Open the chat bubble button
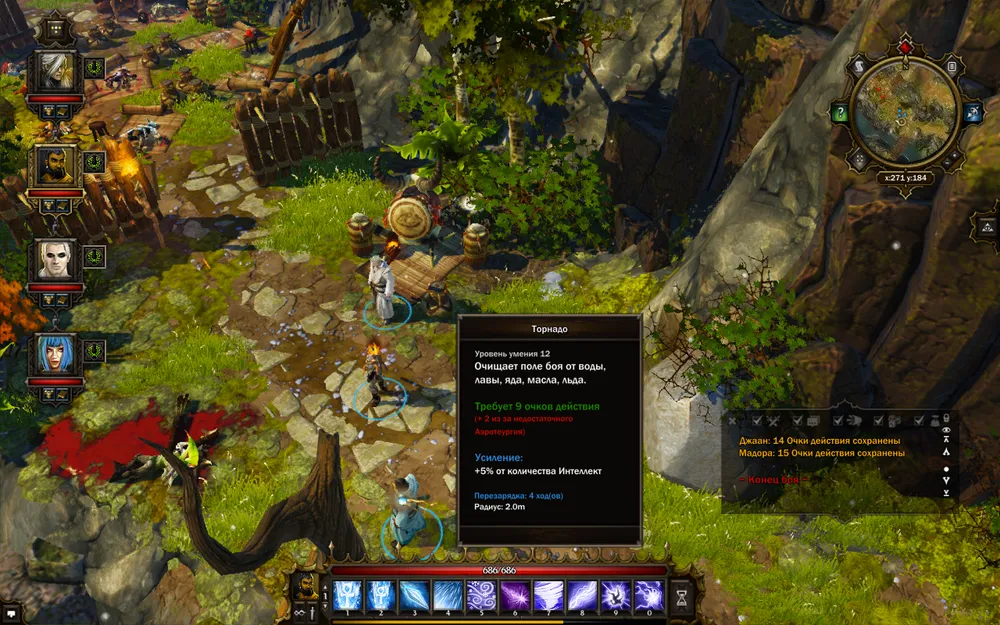This screenshot has height=625, width=1000. (x=11, y=613)
